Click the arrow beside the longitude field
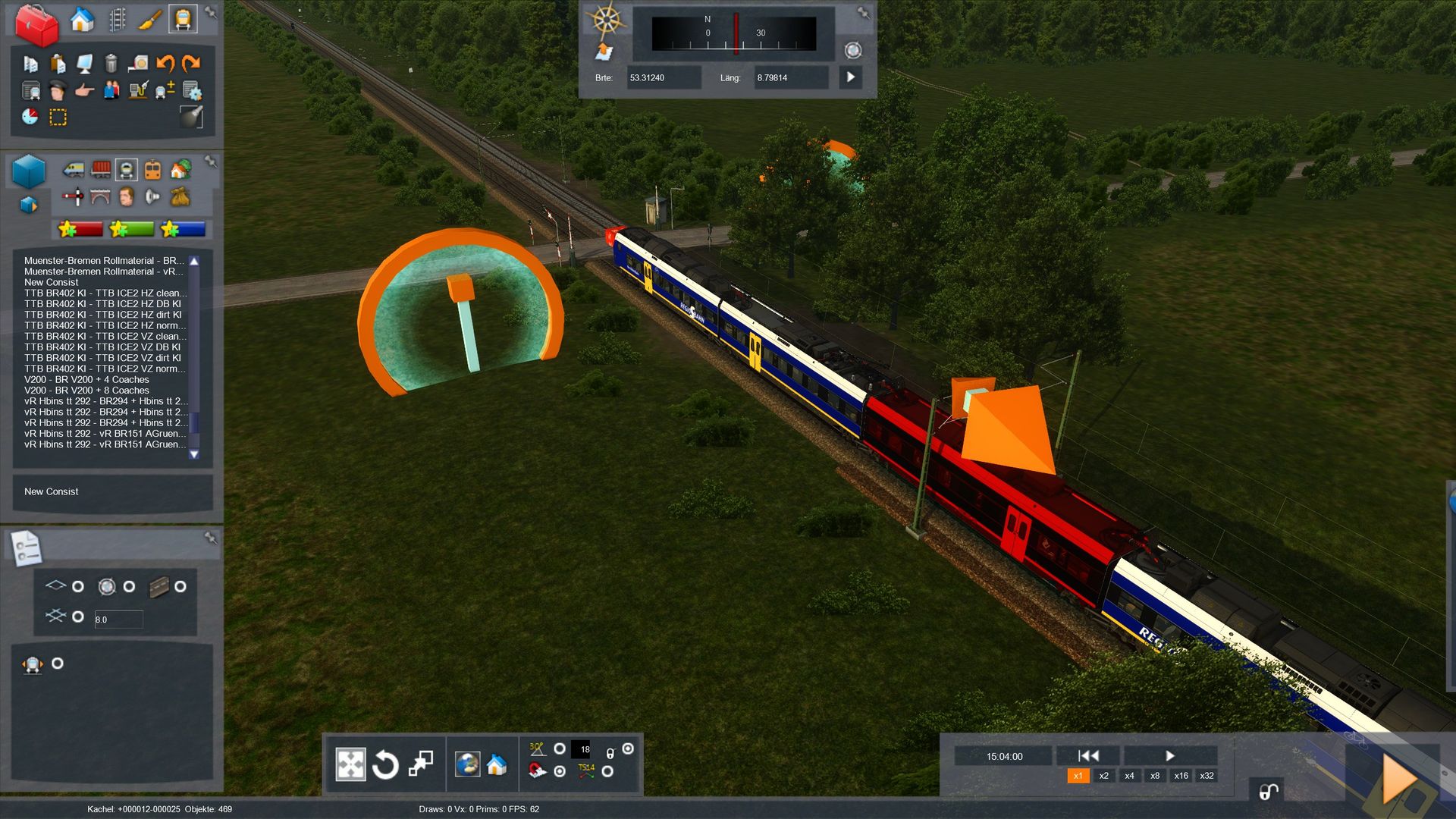Image resolution: width=1456 pixels, height=819 pixels. tap(850, 77)
